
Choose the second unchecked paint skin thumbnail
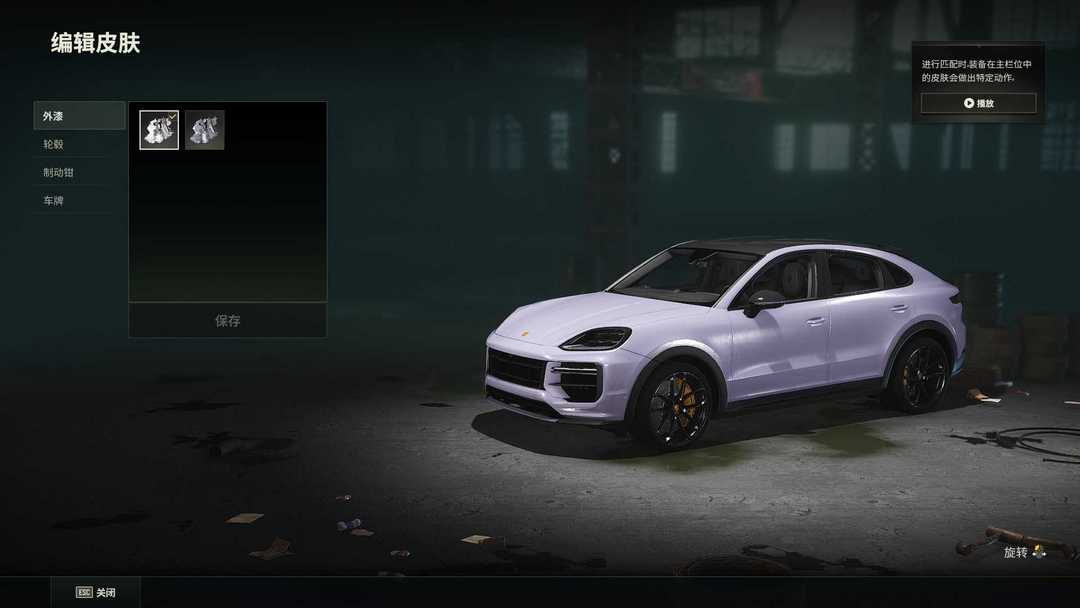[204, 130]
